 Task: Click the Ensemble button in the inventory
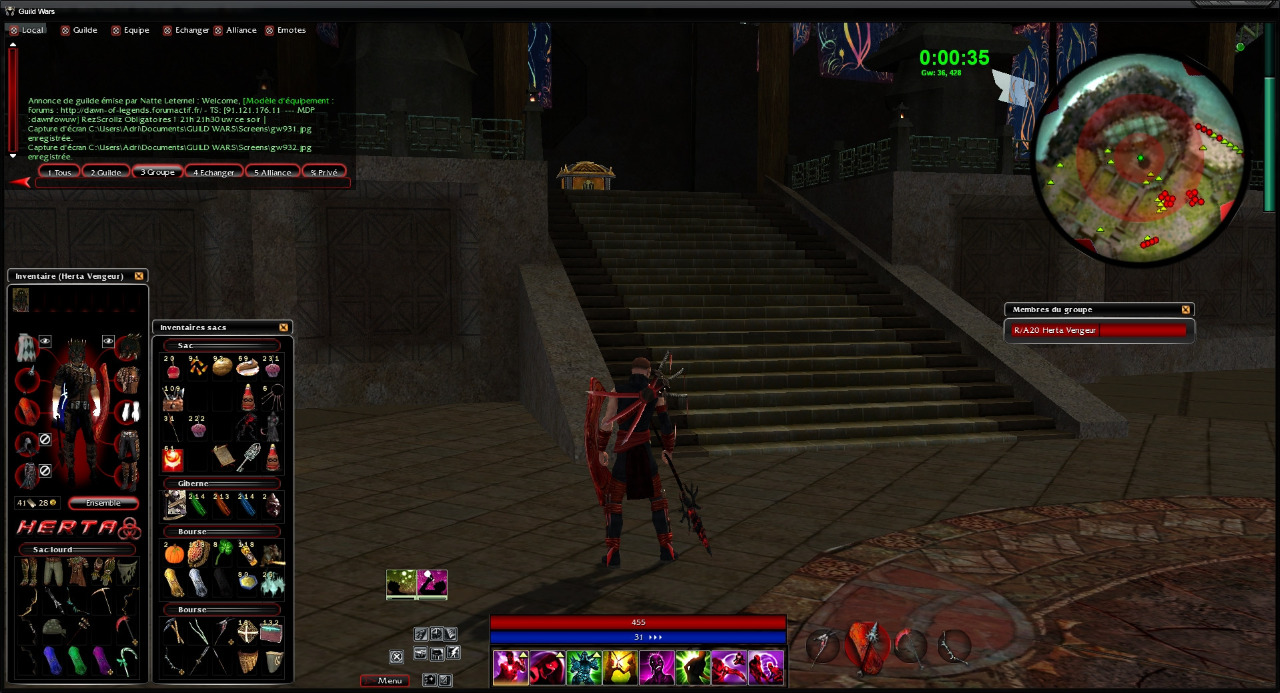pos(103,503)
